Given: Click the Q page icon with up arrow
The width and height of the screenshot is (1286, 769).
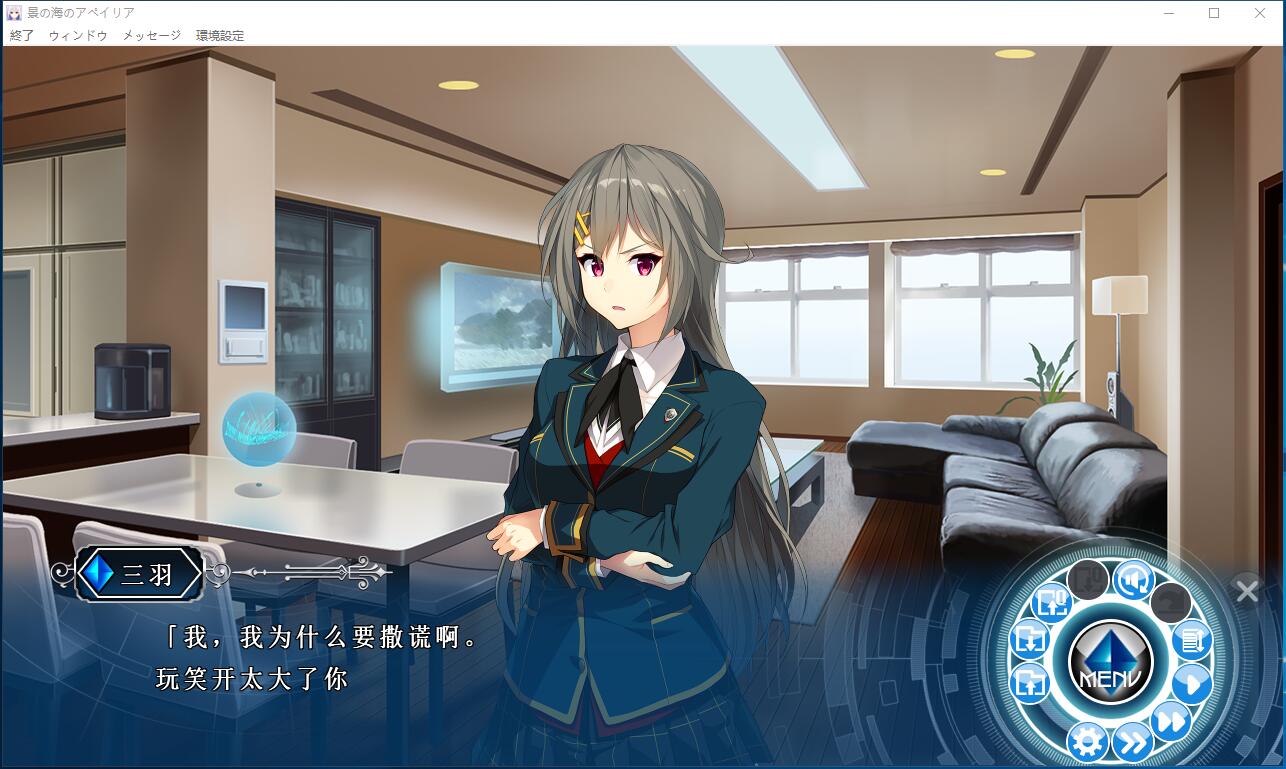Looking at the screenshot, I should (1052, 601).
